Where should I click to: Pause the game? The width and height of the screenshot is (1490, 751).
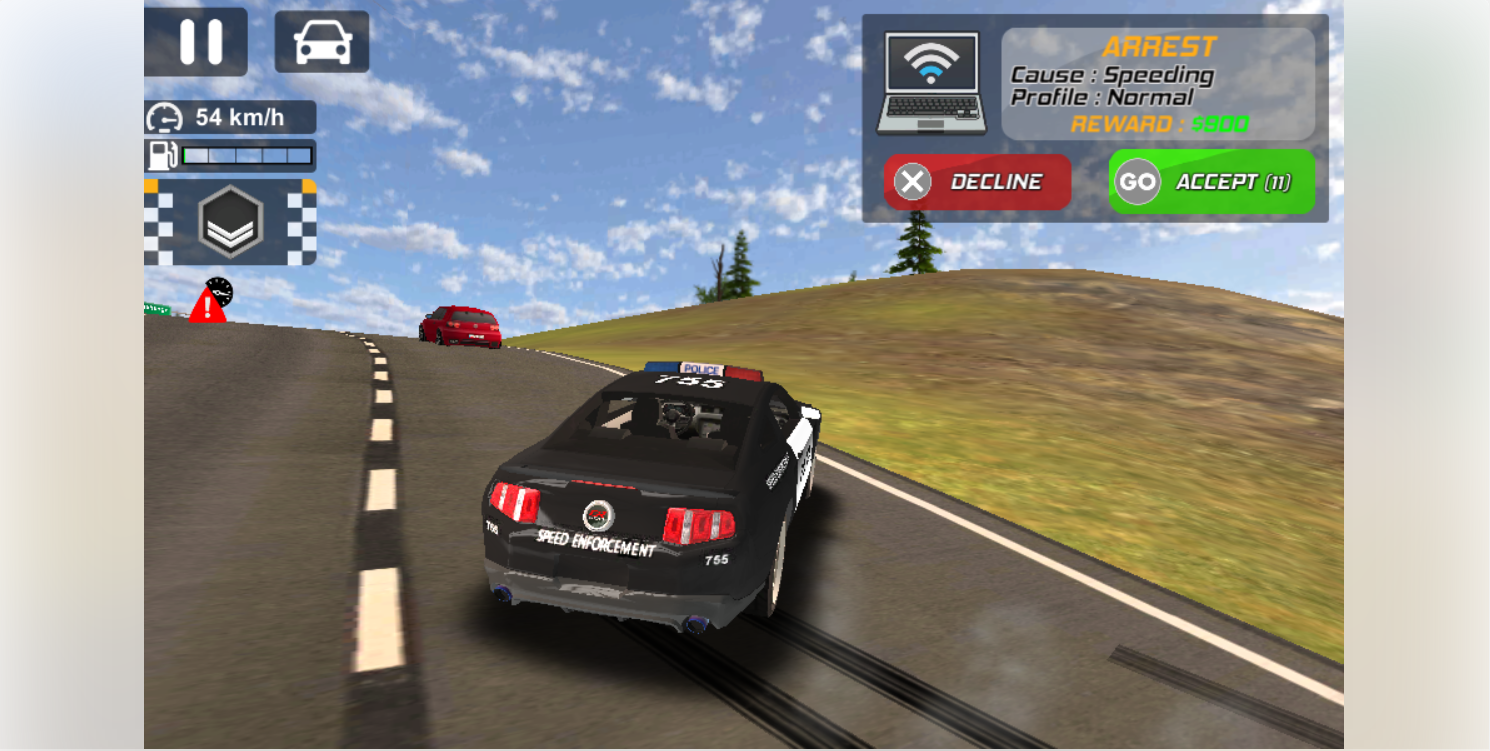(200, 42)
